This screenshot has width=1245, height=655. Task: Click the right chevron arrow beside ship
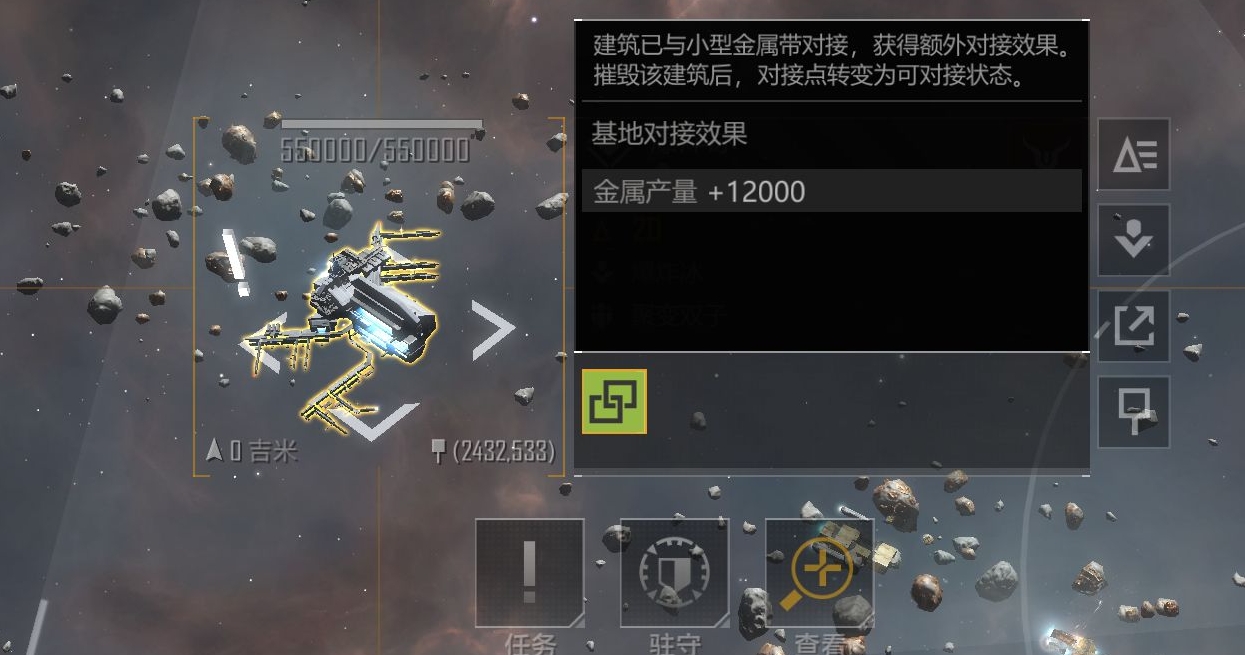(x=492, y=329)
